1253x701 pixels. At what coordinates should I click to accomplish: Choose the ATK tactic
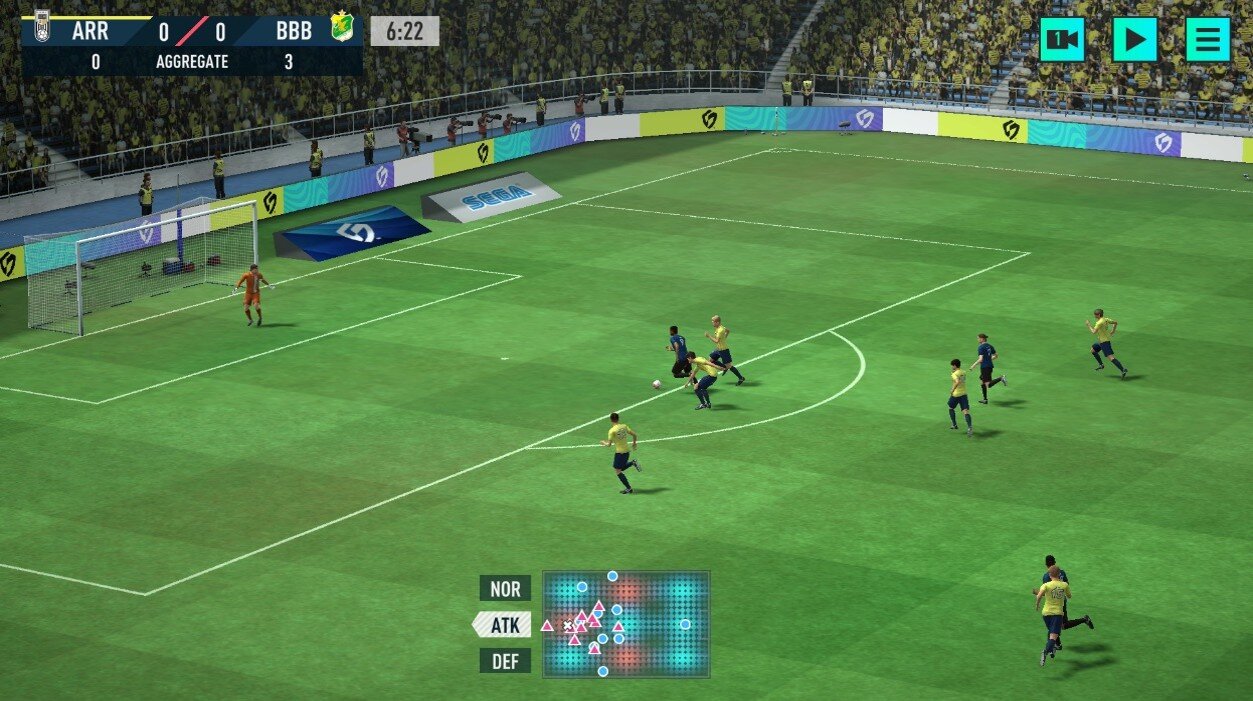coord(504,625)
